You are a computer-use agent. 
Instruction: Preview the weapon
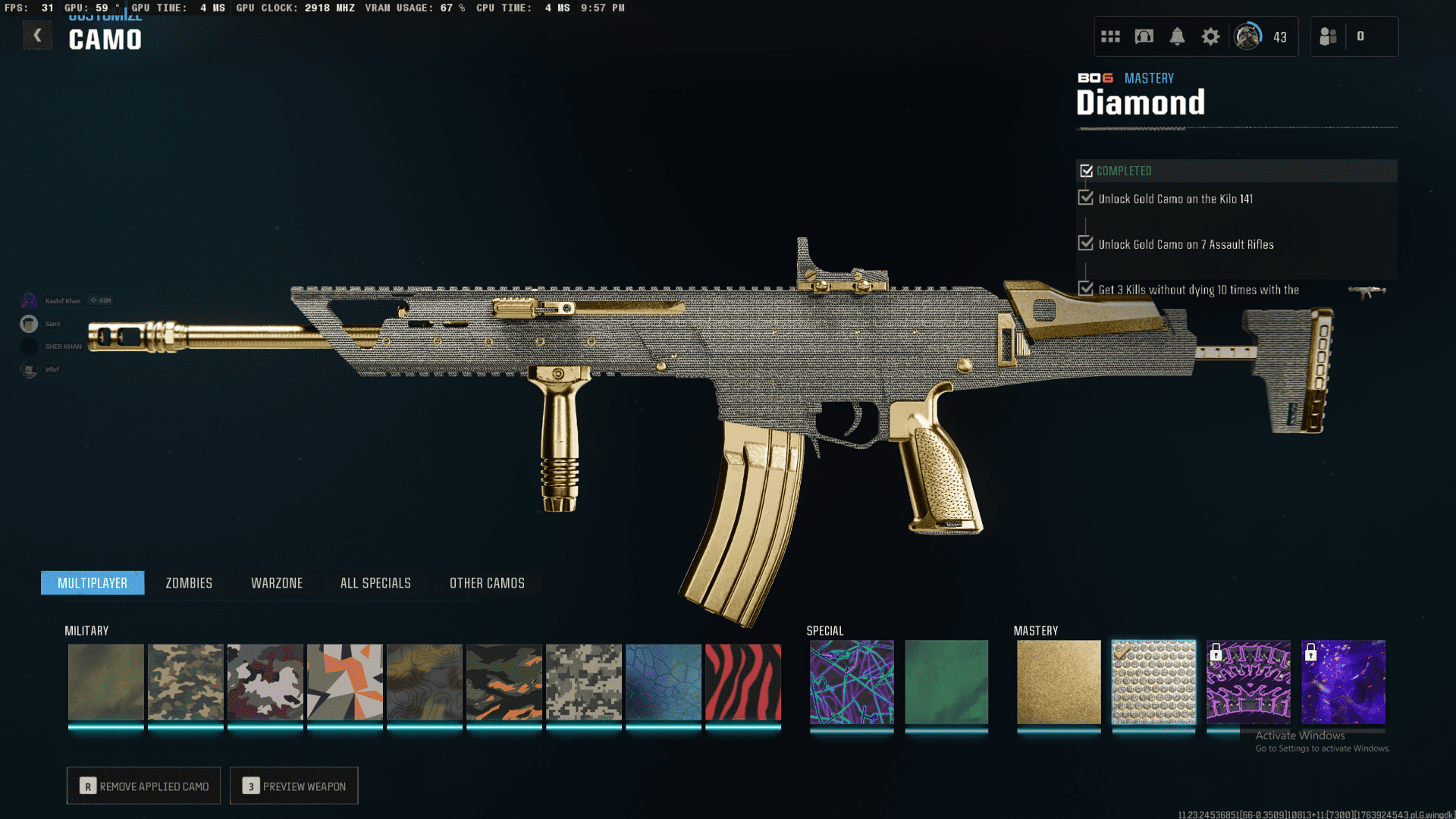pyautogui.click(x=294, y=786)
